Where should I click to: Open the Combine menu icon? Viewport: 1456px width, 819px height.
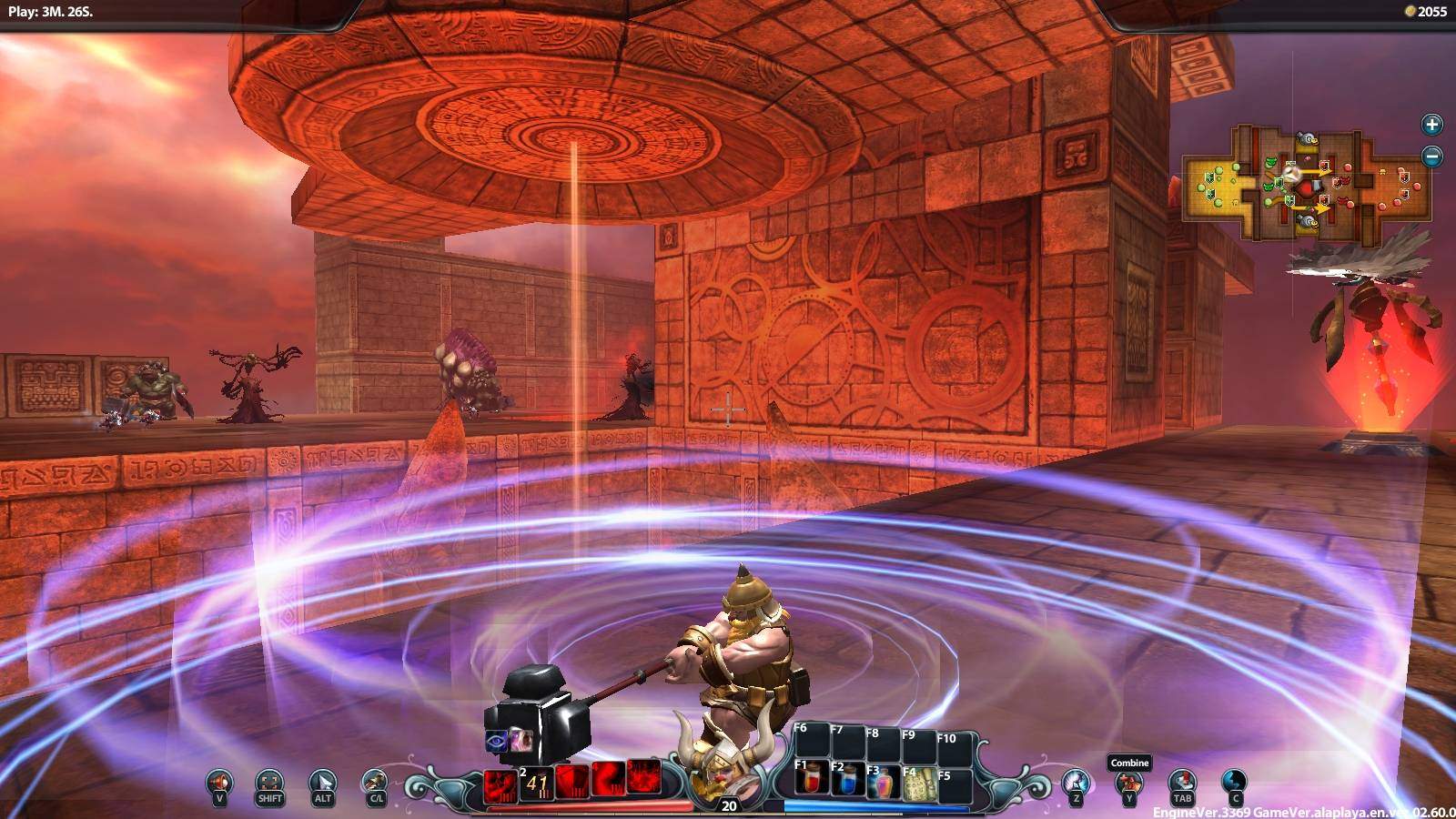pyautogui.click(x=1128, y=782)
